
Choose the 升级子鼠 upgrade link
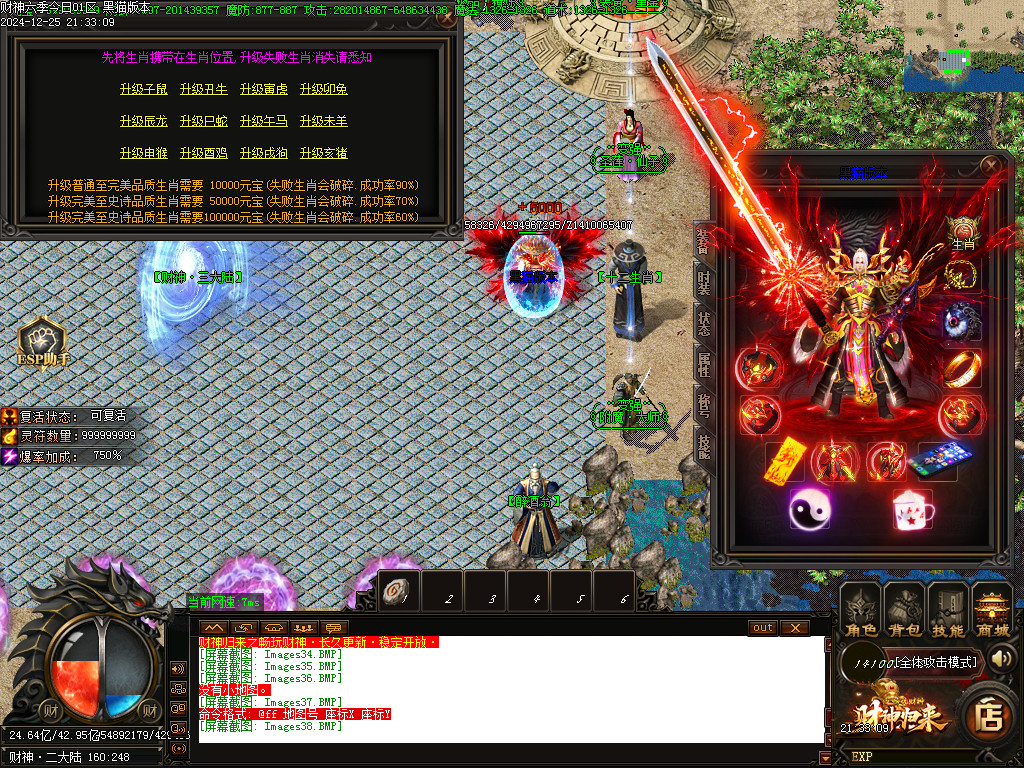pos(144,90)
